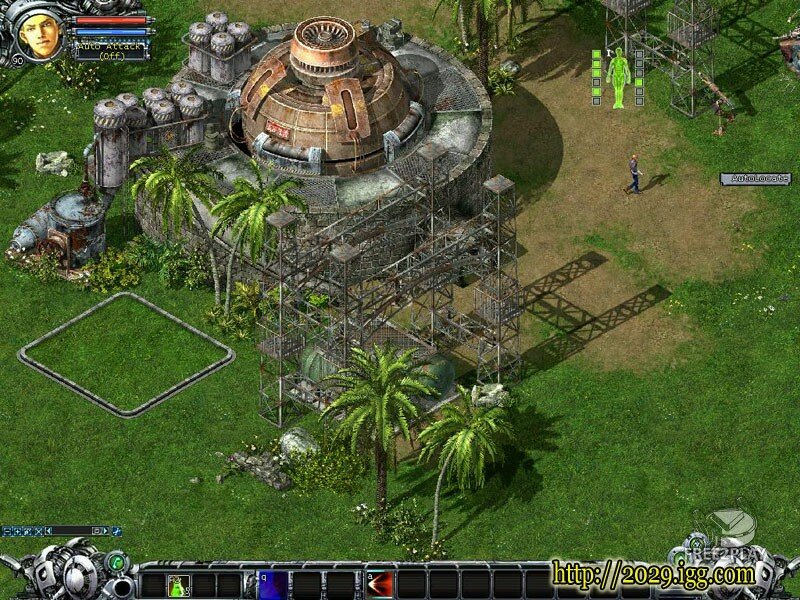
Task: Use the red skill bound to A
Action: click(x=380, y=585)
